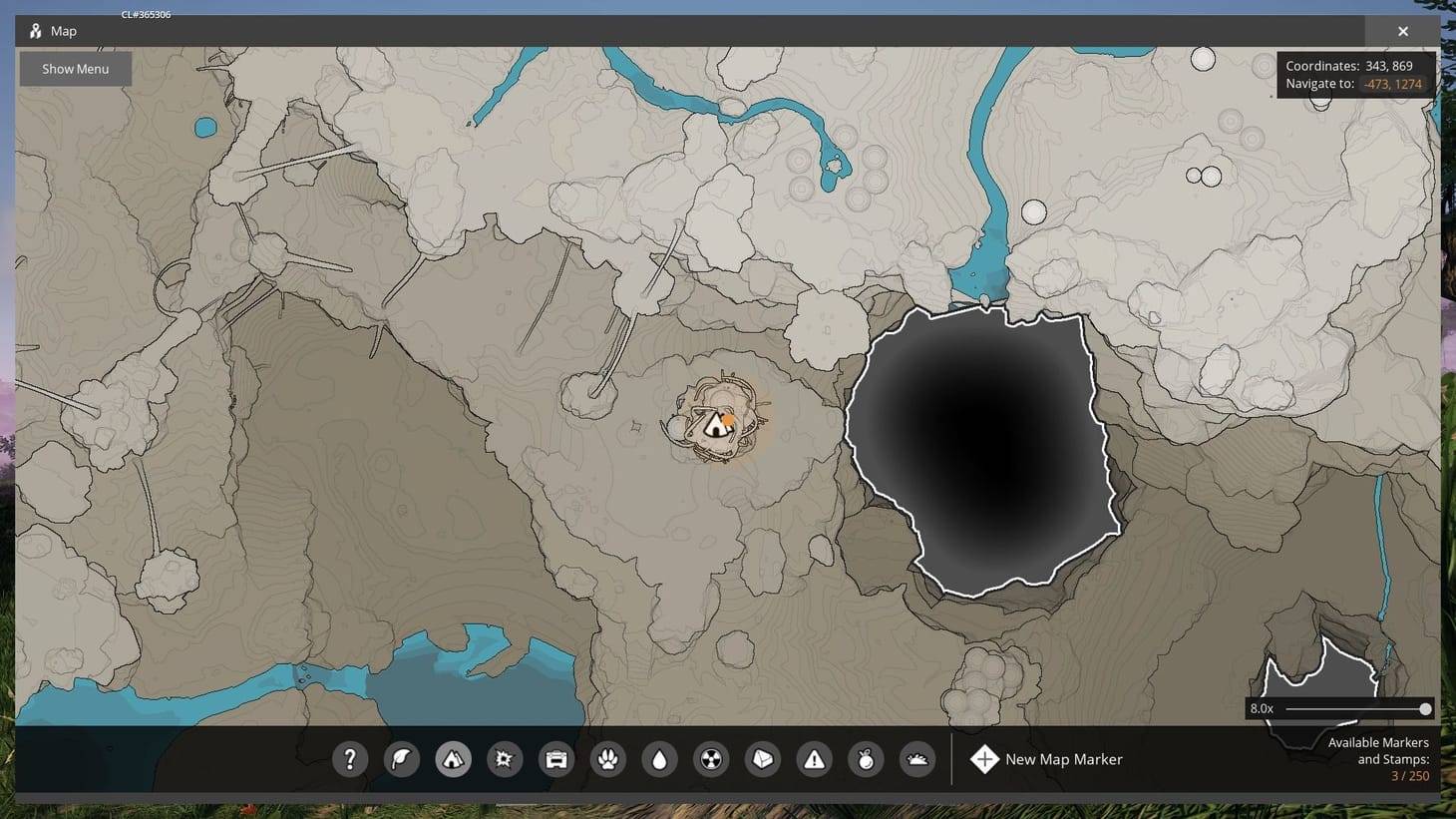Select the chest loot marker stamp
Image resolution: width=1456 pixels, height=819 pixels.
556,759
